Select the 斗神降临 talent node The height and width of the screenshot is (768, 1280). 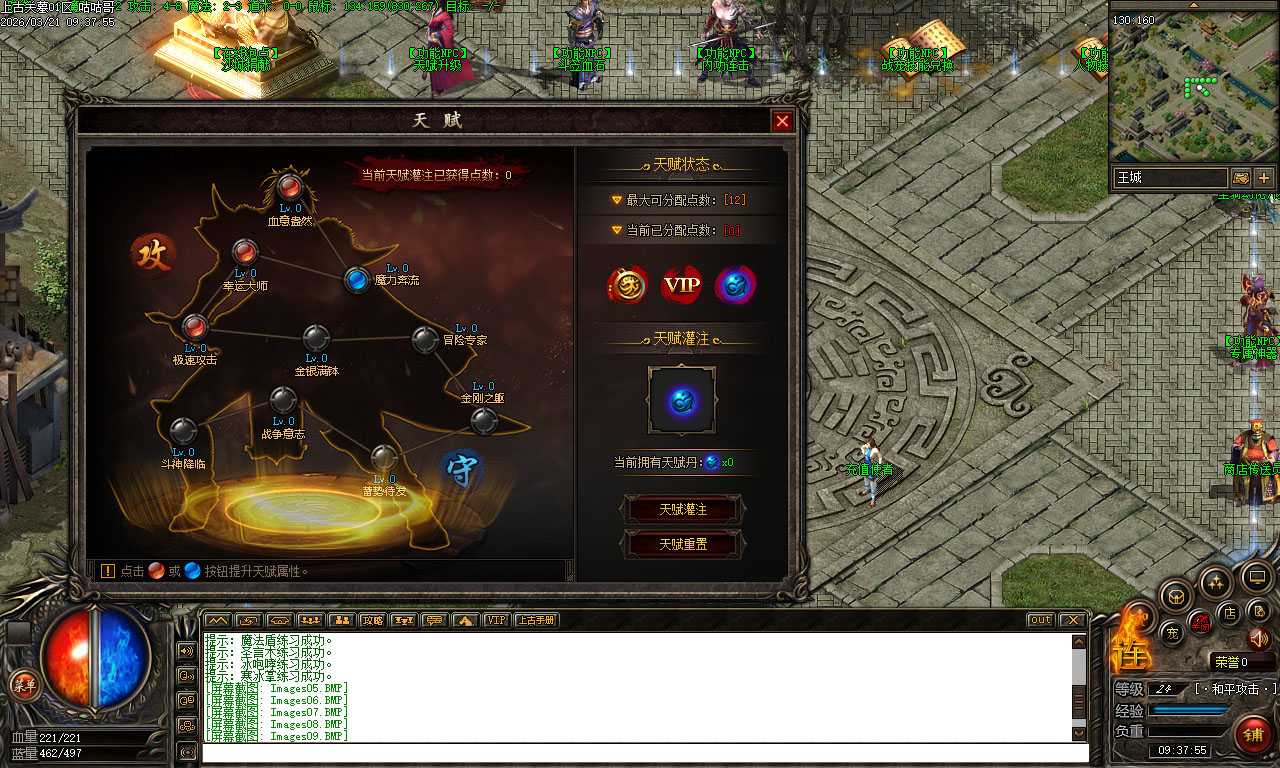[182, 431]
